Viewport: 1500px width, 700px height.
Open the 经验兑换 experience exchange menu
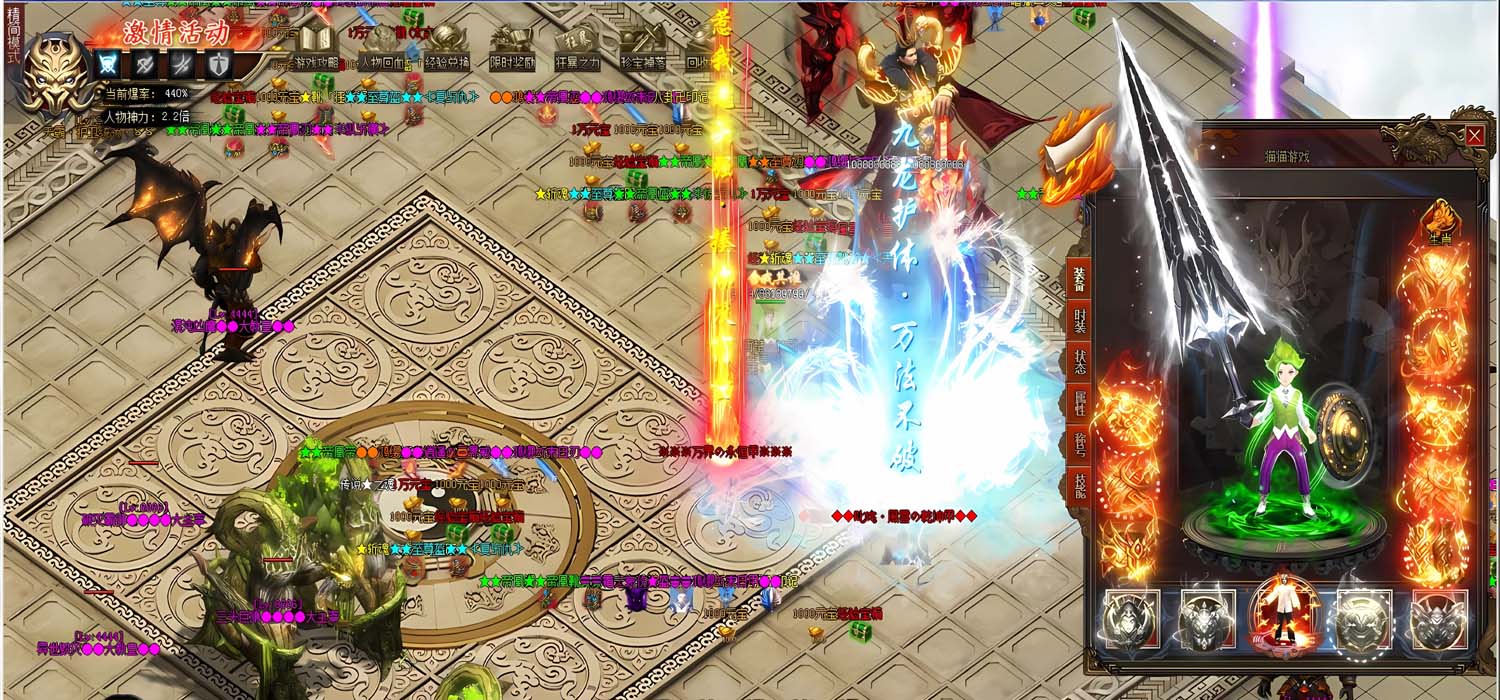(x=449, y=49)
